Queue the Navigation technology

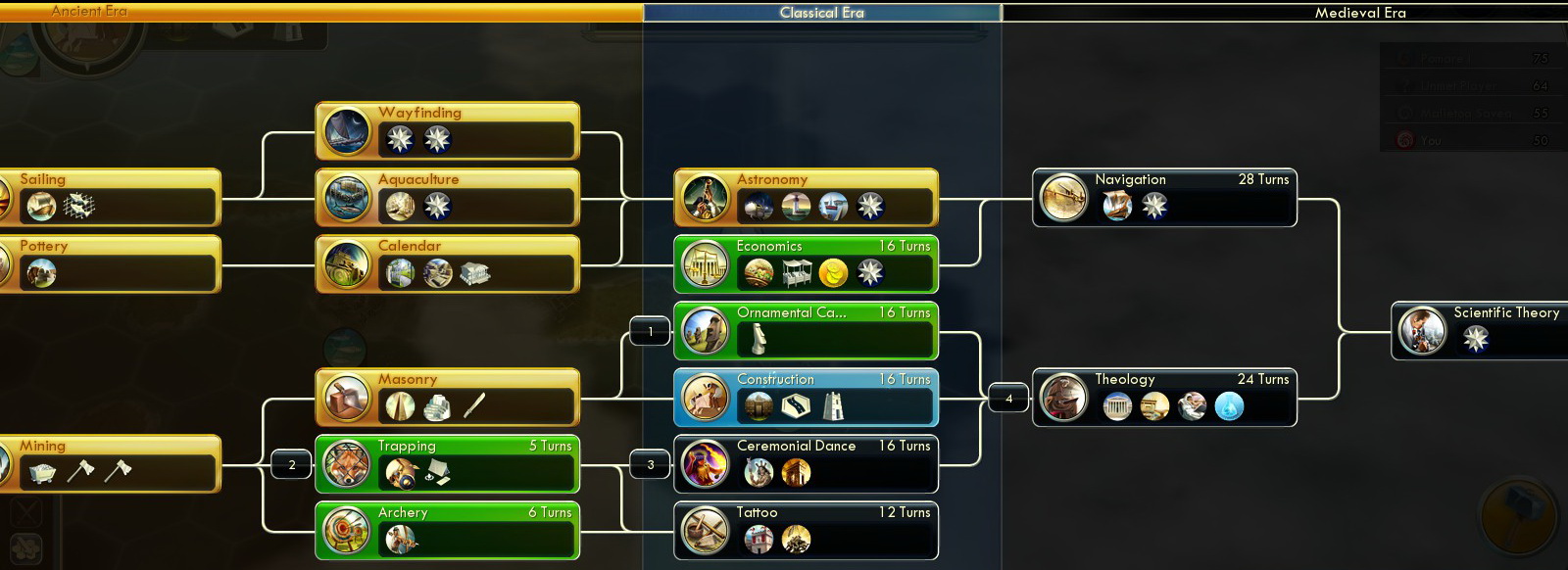pyautogui.click(x=1164, y=197)
